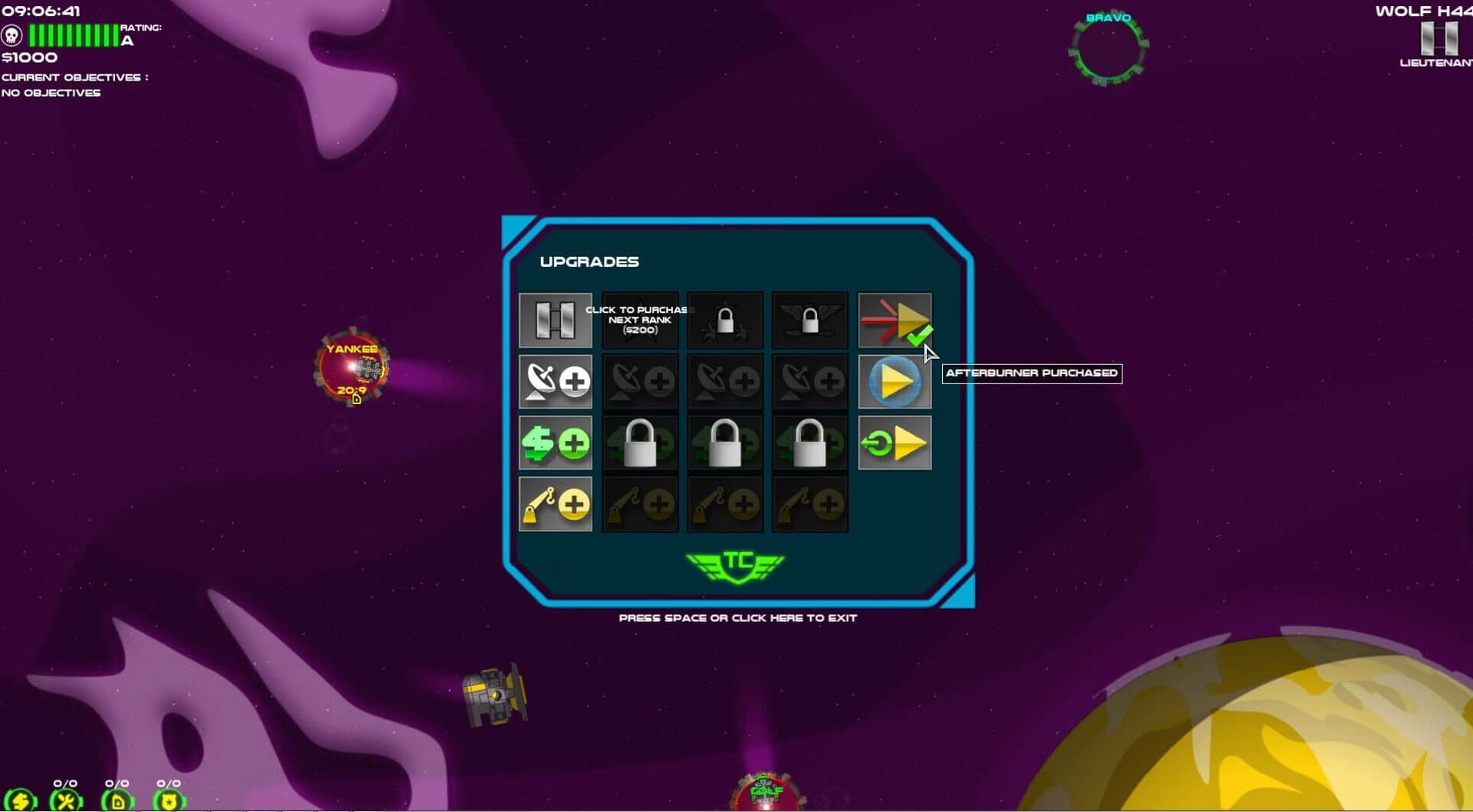Purchase the next rank for $200
The image size is (1473, 812).
tap(640, 320)
